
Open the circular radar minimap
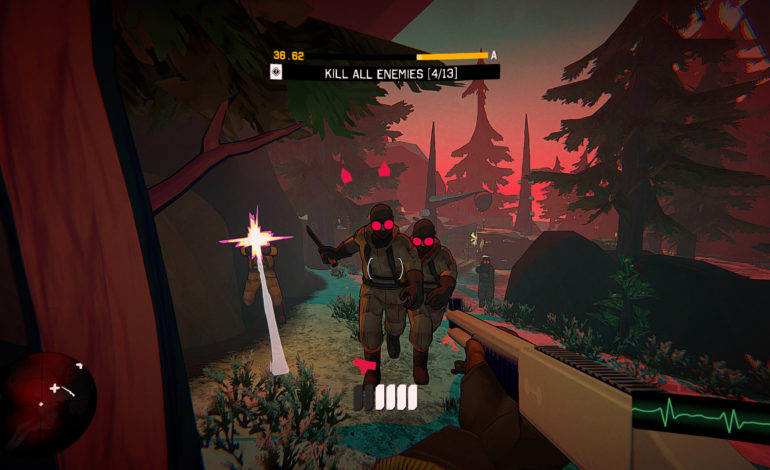click(x=48, y=392)
